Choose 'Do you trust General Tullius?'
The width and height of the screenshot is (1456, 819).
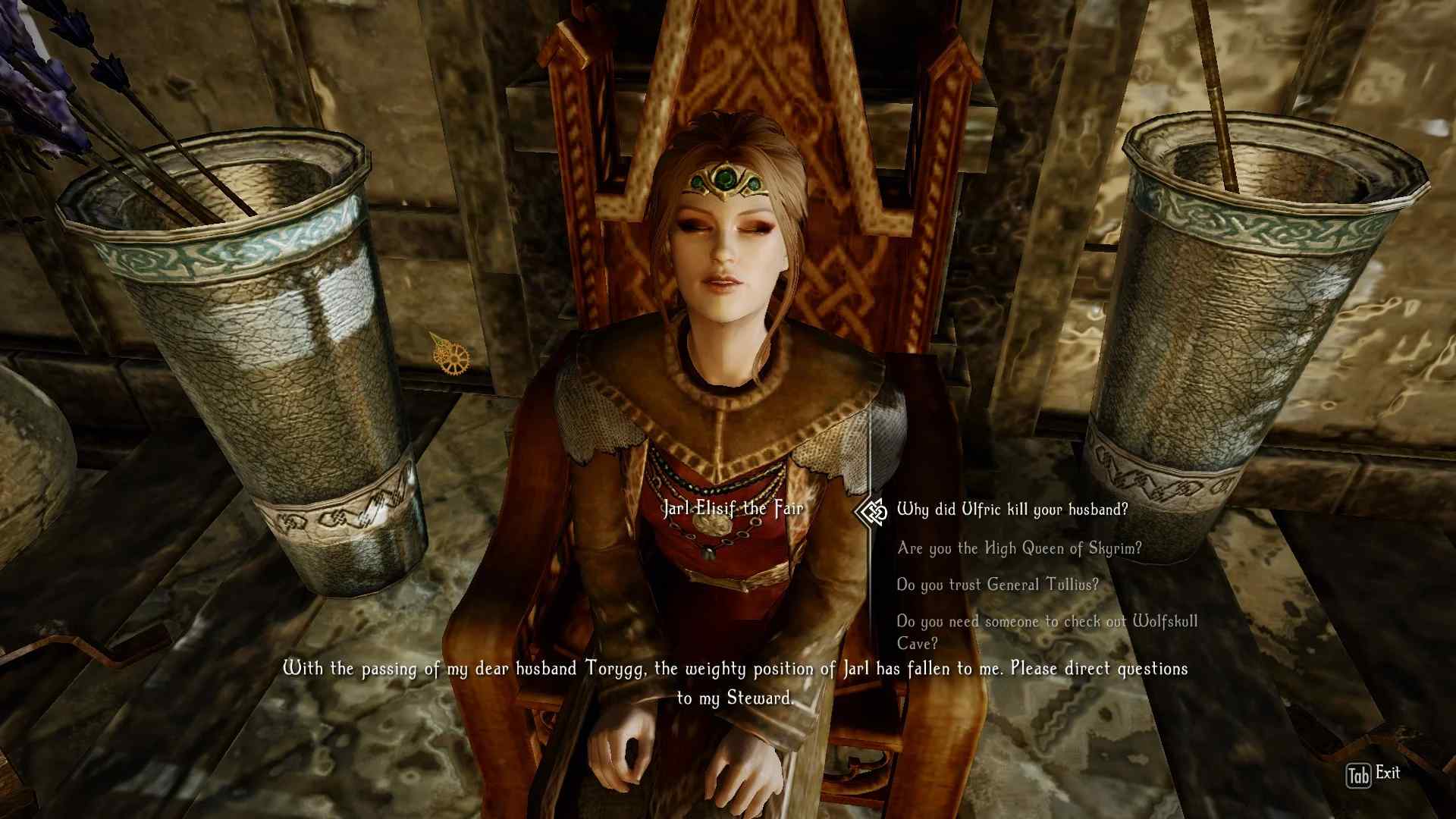[x=997, y=585]
